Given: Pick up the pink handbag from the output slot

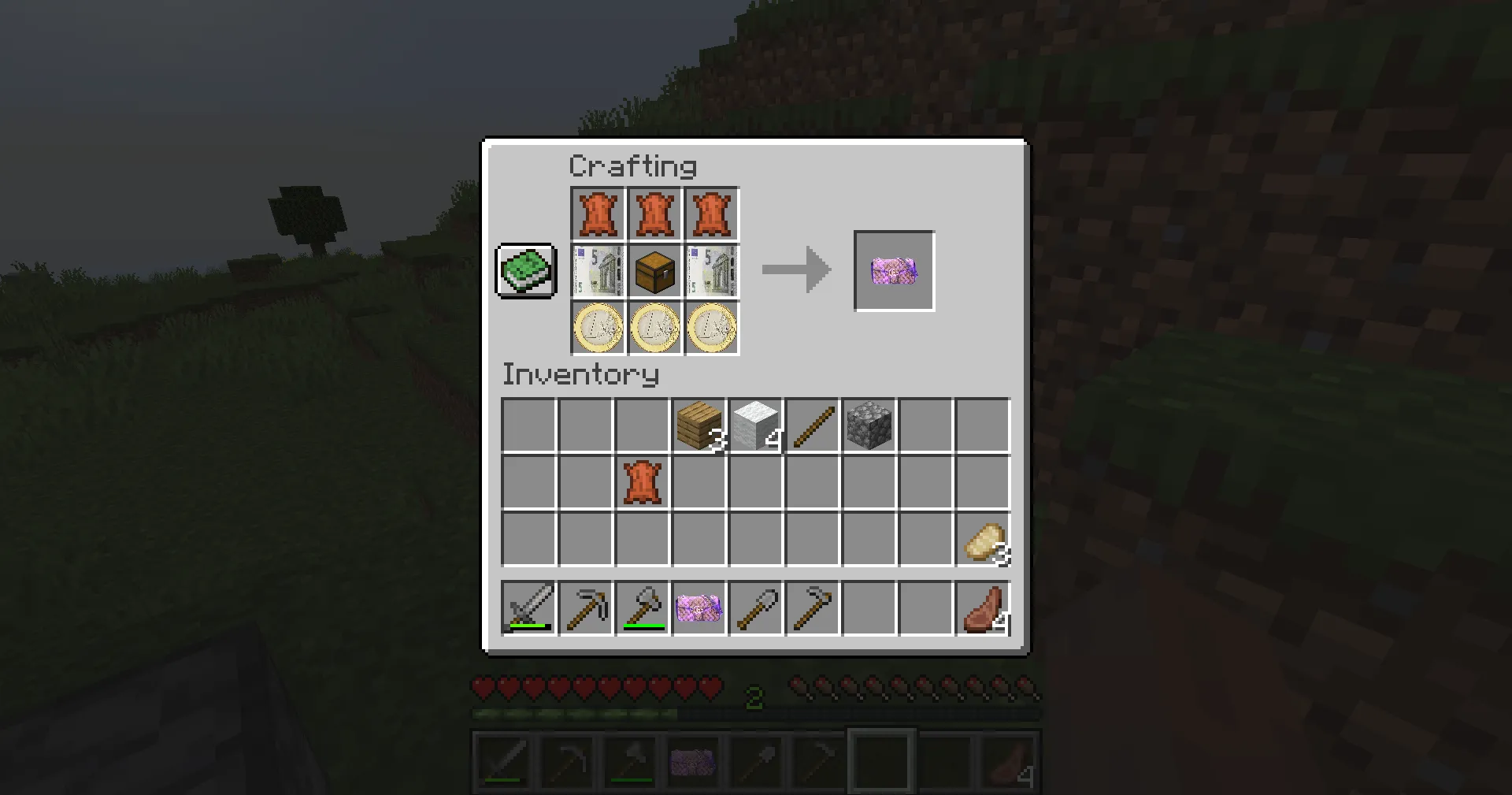Looking at the screenshot, I should [x=893, y=271].
